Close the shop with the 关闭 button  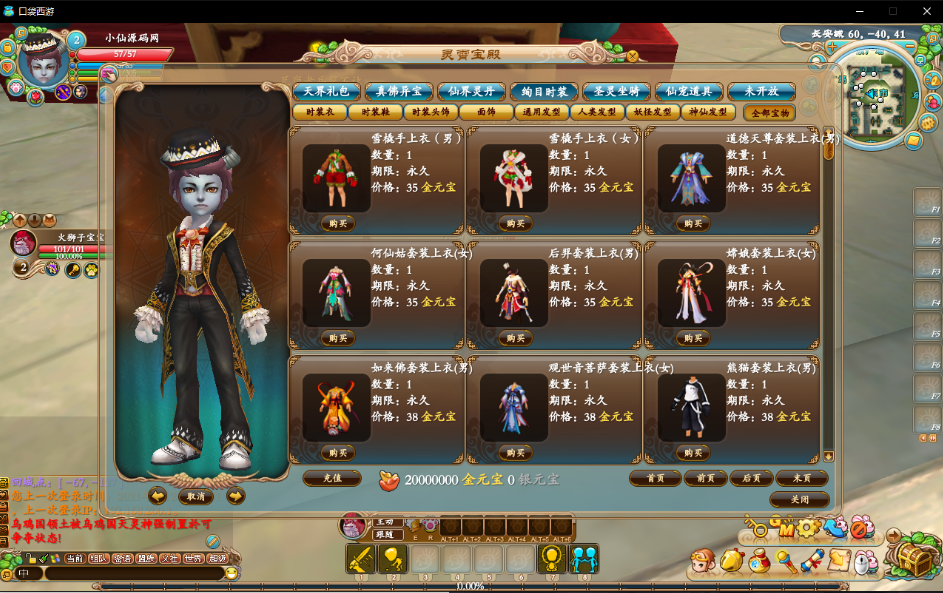click(800, 499)
